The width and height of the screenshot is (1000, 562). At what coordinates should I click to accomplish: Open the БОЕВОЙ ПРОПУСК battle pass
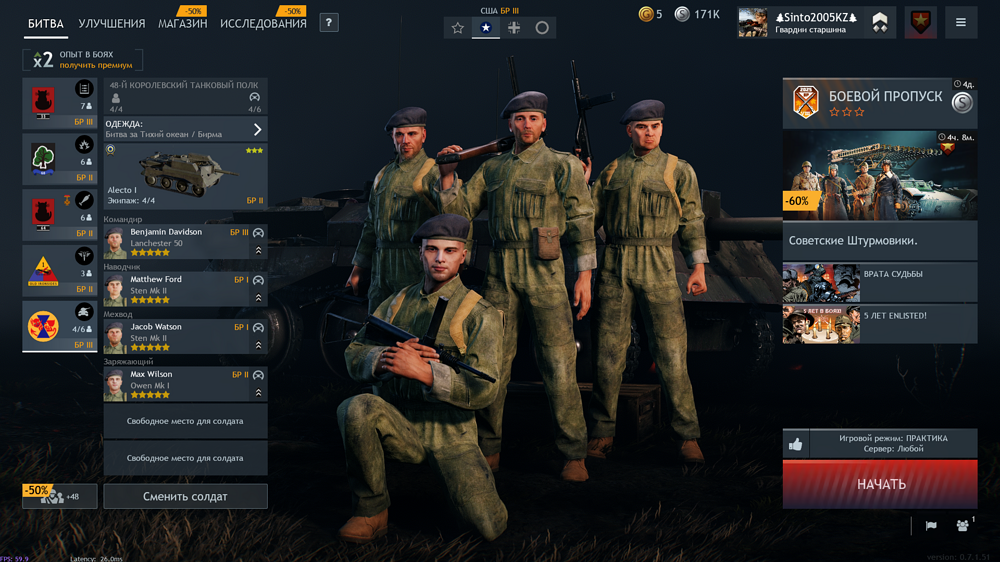click(x=880, y=103)
